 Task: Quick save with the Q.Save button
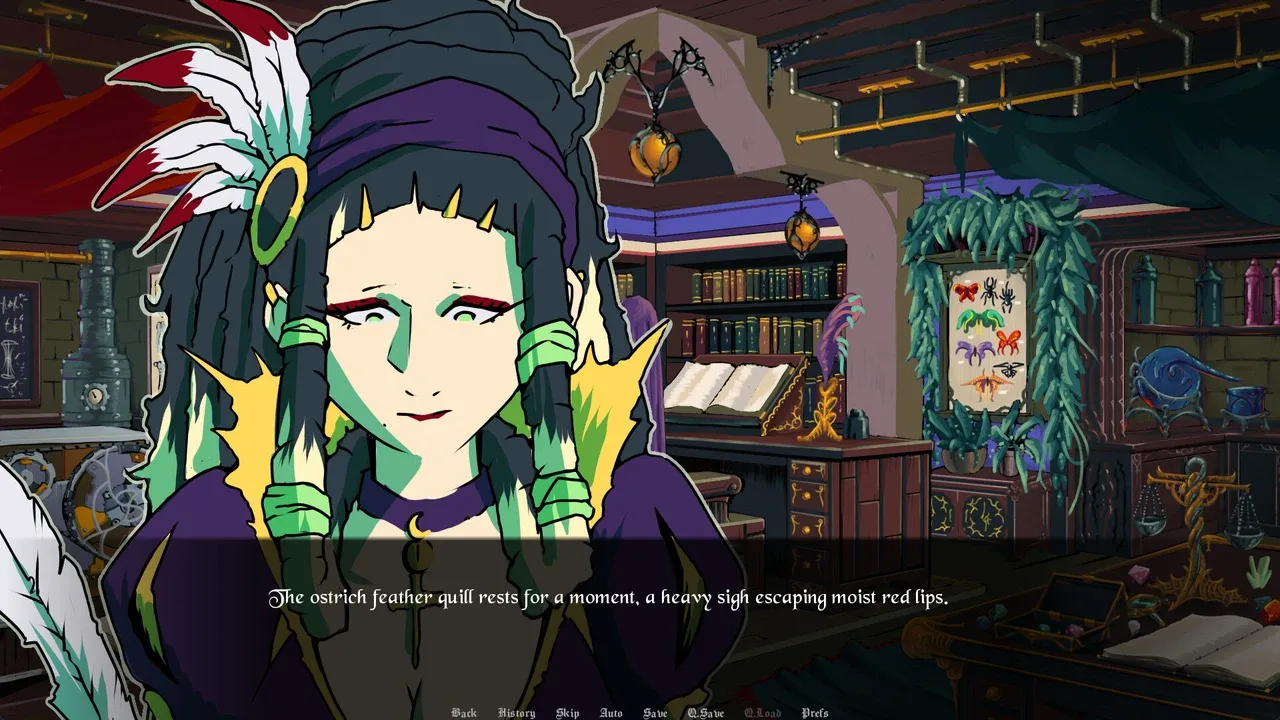[x=705, y=713]
